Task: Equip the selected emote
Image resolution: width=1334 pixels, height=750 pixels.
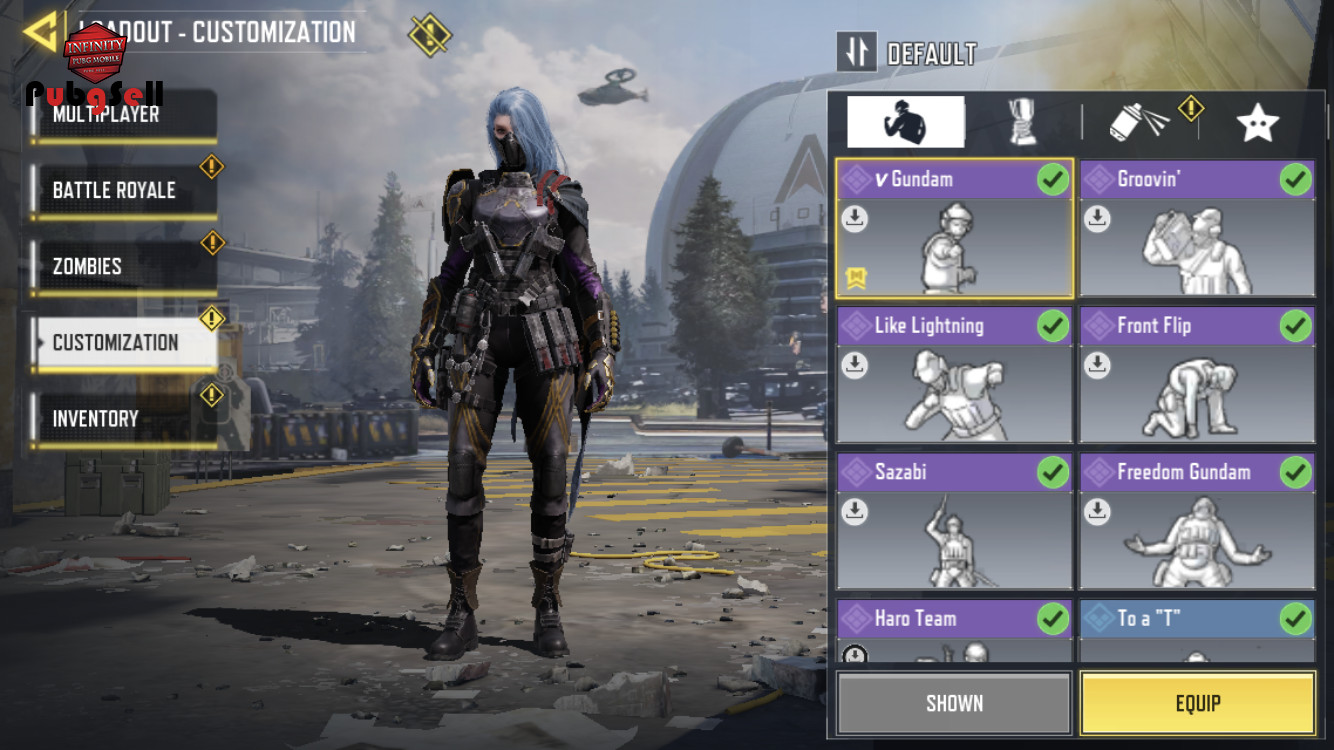Action: pyautogui.click(x=1197, y=703)
